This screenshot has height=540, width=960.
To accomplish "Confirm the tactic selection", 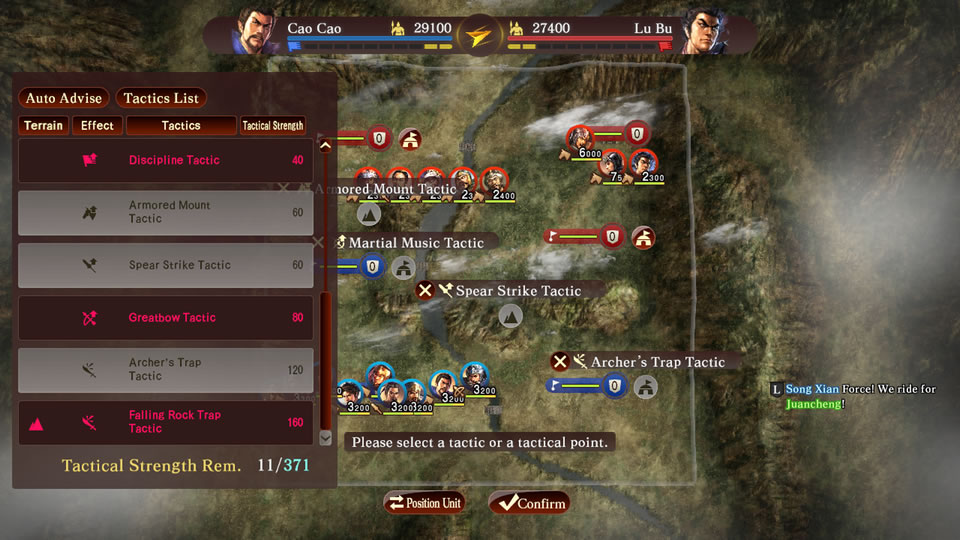I will tap(528, 503).
